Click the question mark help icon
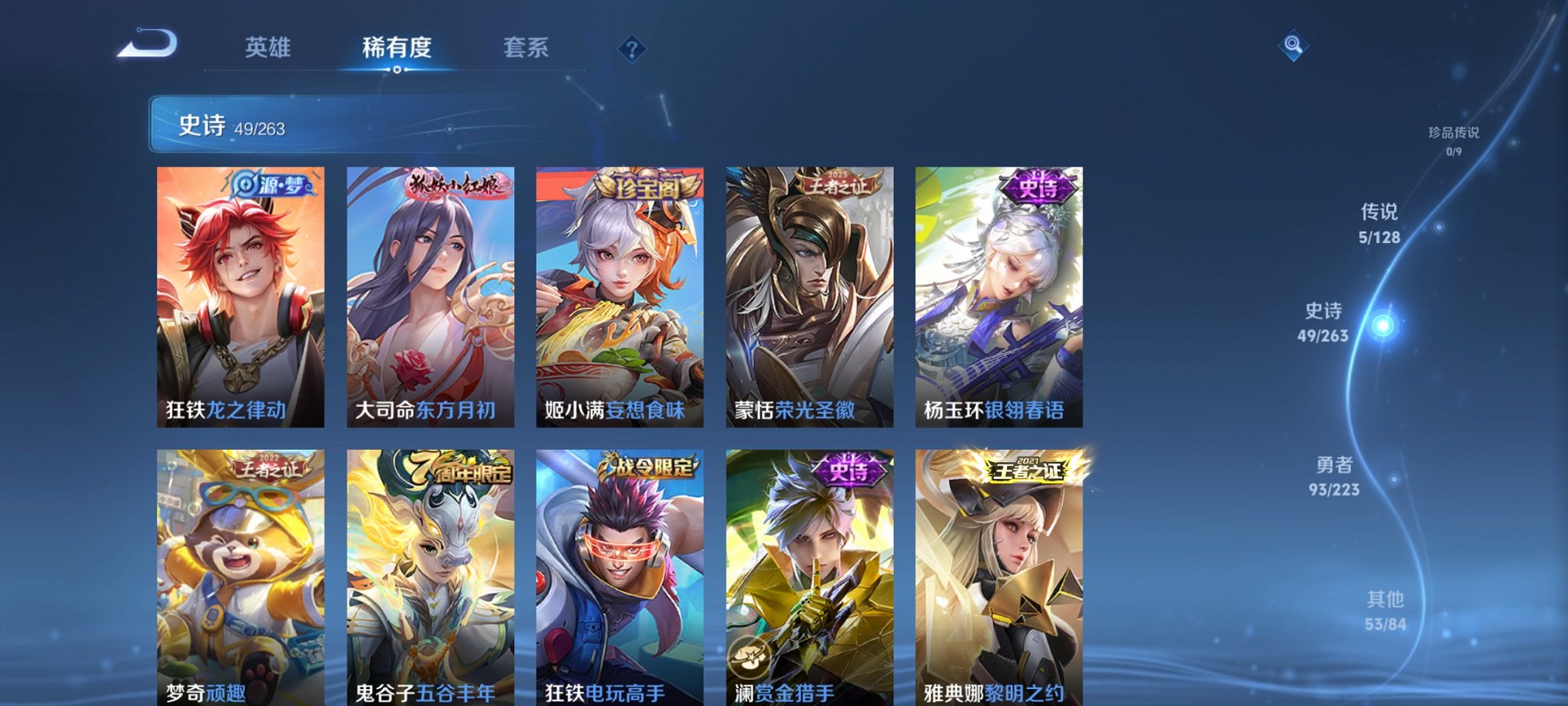This screenshot has width=1568, height=706. tap(632, 50)
